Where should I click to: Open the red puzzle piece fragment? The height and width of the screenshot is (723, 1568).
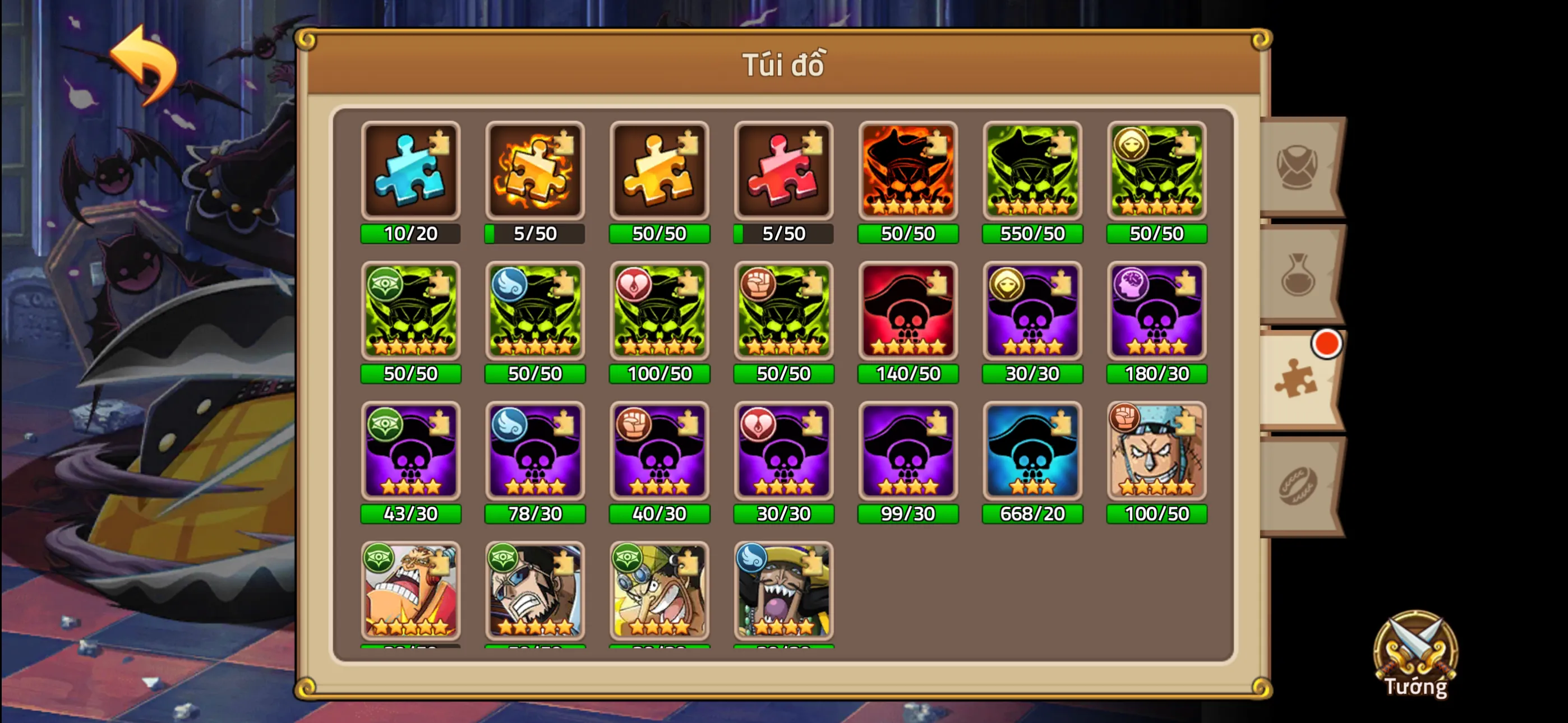[x=783, y=170]
